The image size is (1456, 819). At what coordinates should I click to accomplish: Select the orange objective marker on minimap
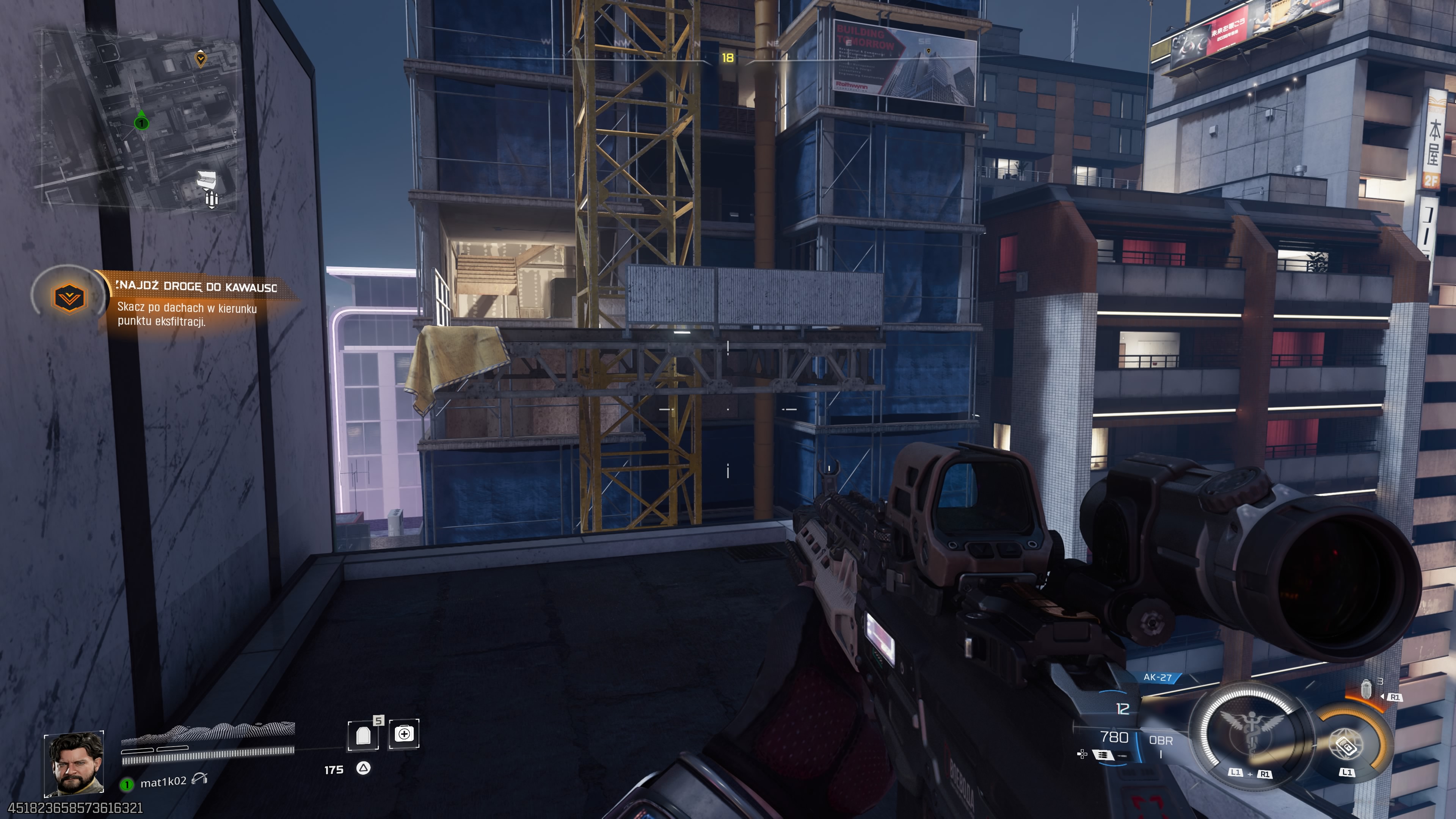coord(200,58)
